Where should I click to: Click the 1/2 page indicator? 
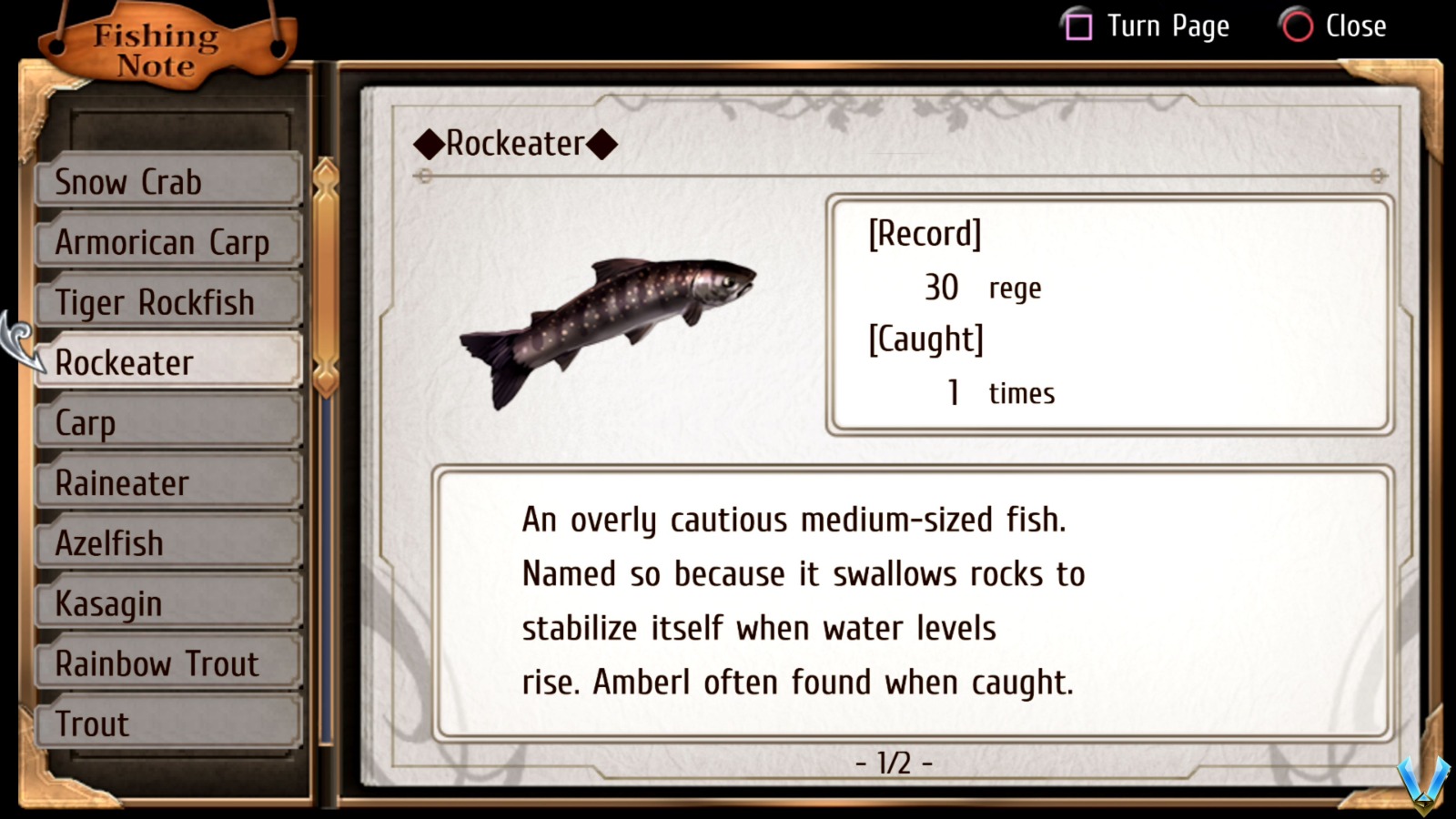pos(893,763)
